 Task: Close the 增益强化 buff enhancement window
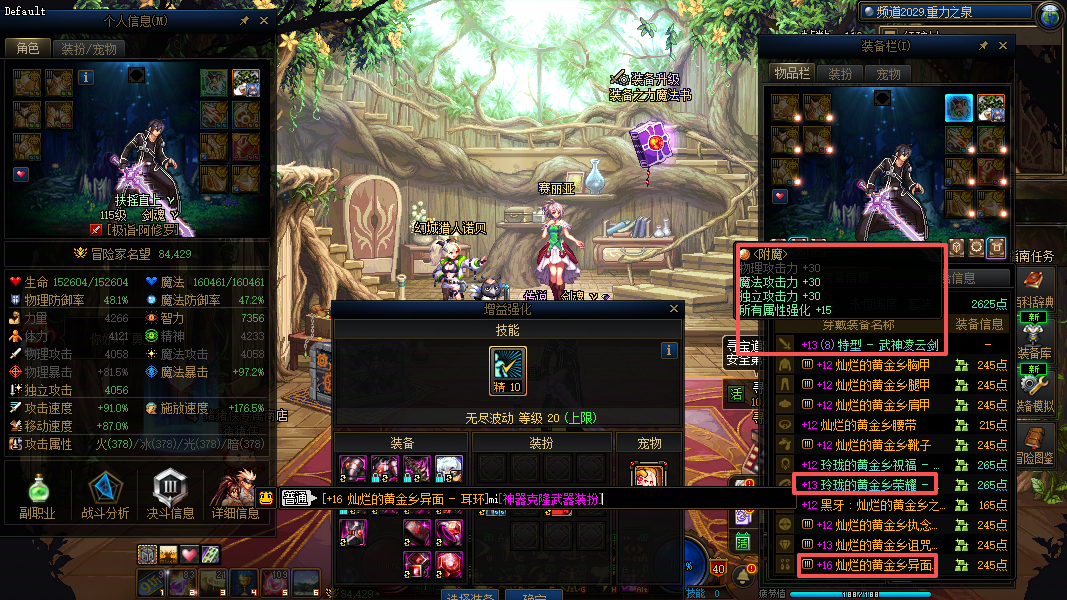(672, 310)
